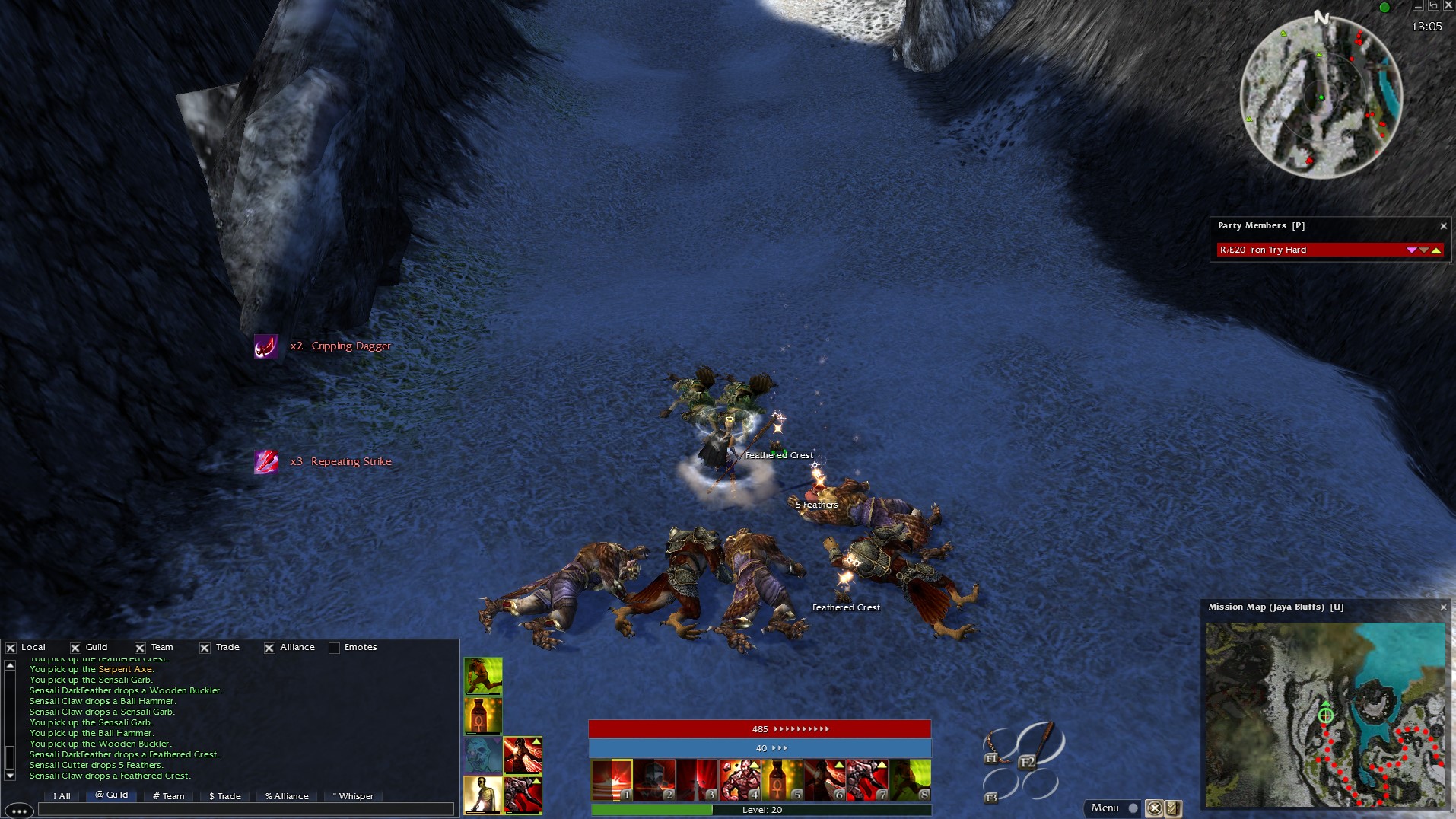1456x819 pixels.
Task: Use the skill in slot 4
Action: click(739, 780)
